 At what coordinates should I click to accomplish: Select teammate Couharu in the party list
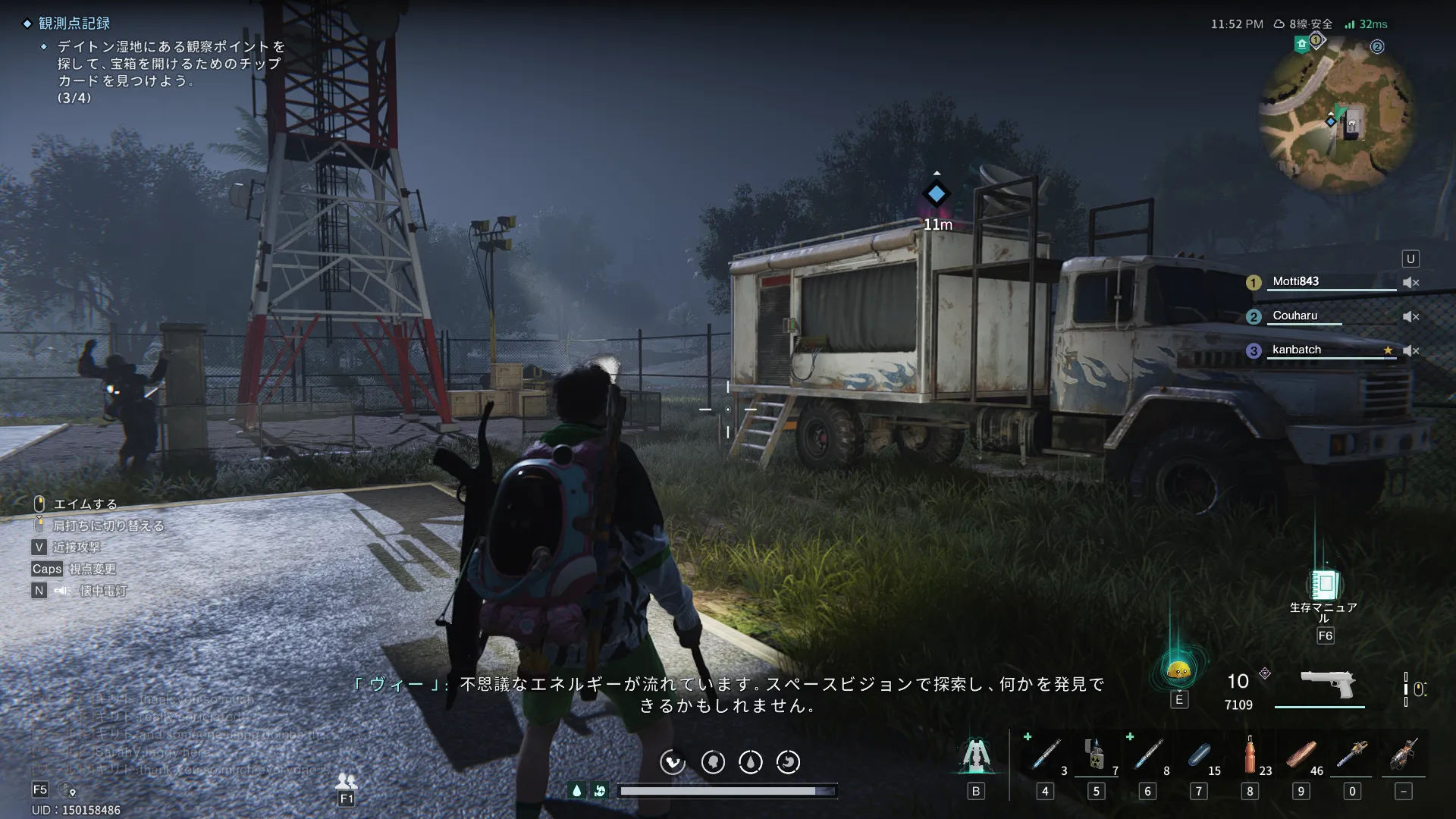(1294, 315)
